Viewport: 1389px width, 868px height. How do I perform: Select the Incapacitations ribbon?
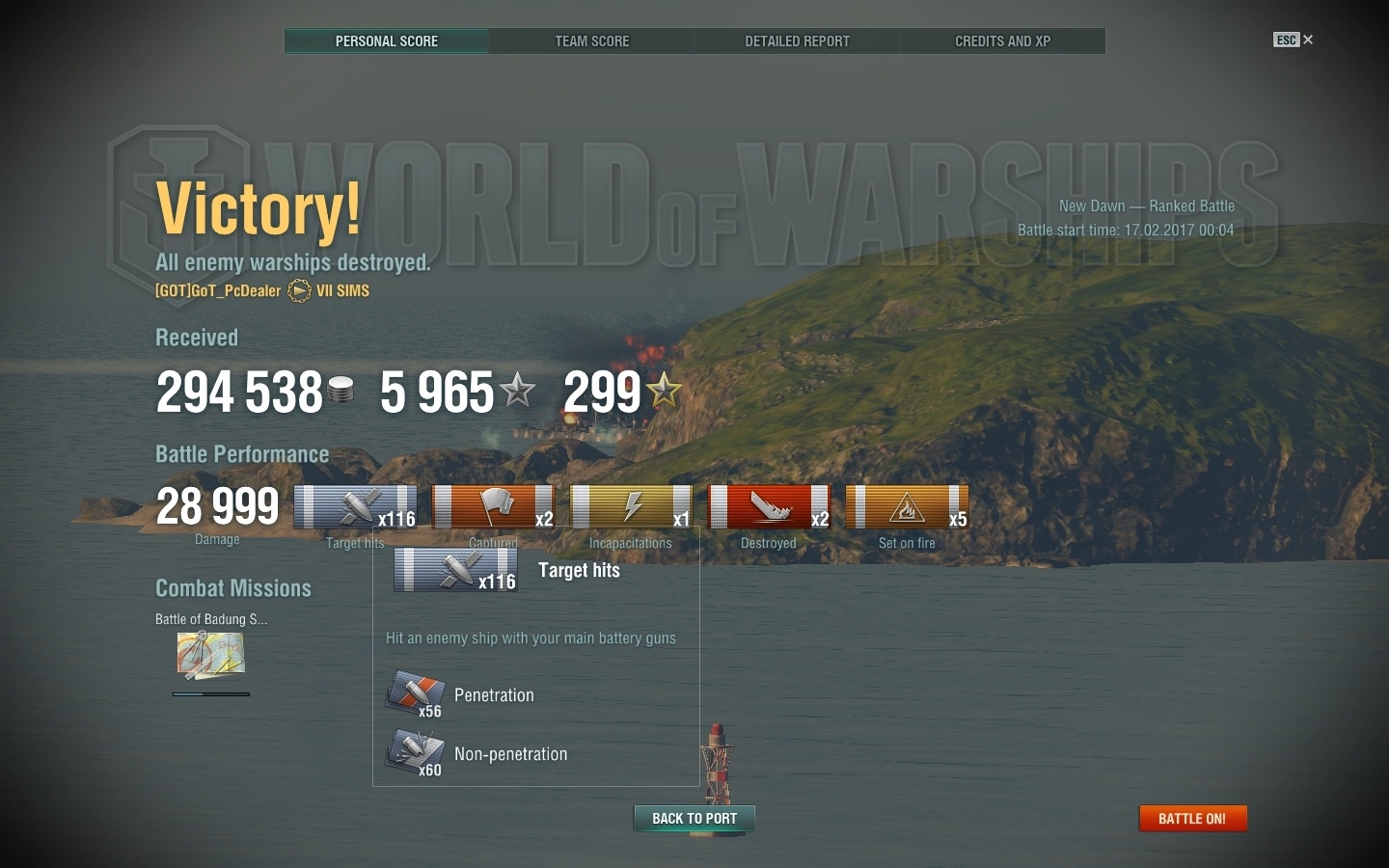(631, 507)
